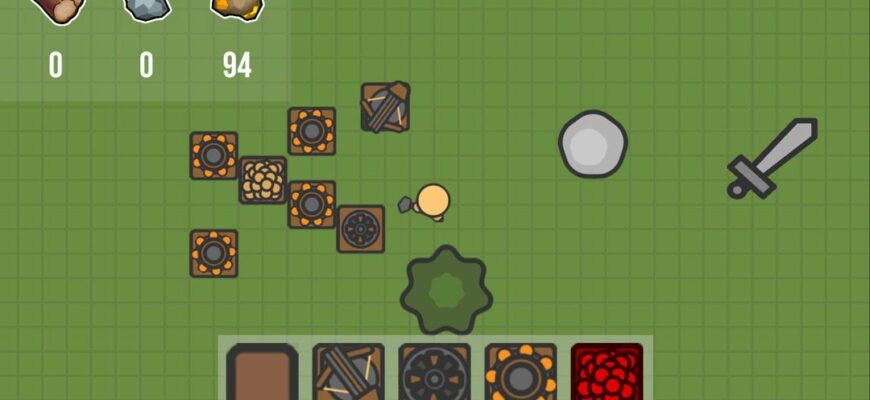Select the dark wheel cannon tower slot
The width and height of the screenshot is (870, 400).
[434, 373]
